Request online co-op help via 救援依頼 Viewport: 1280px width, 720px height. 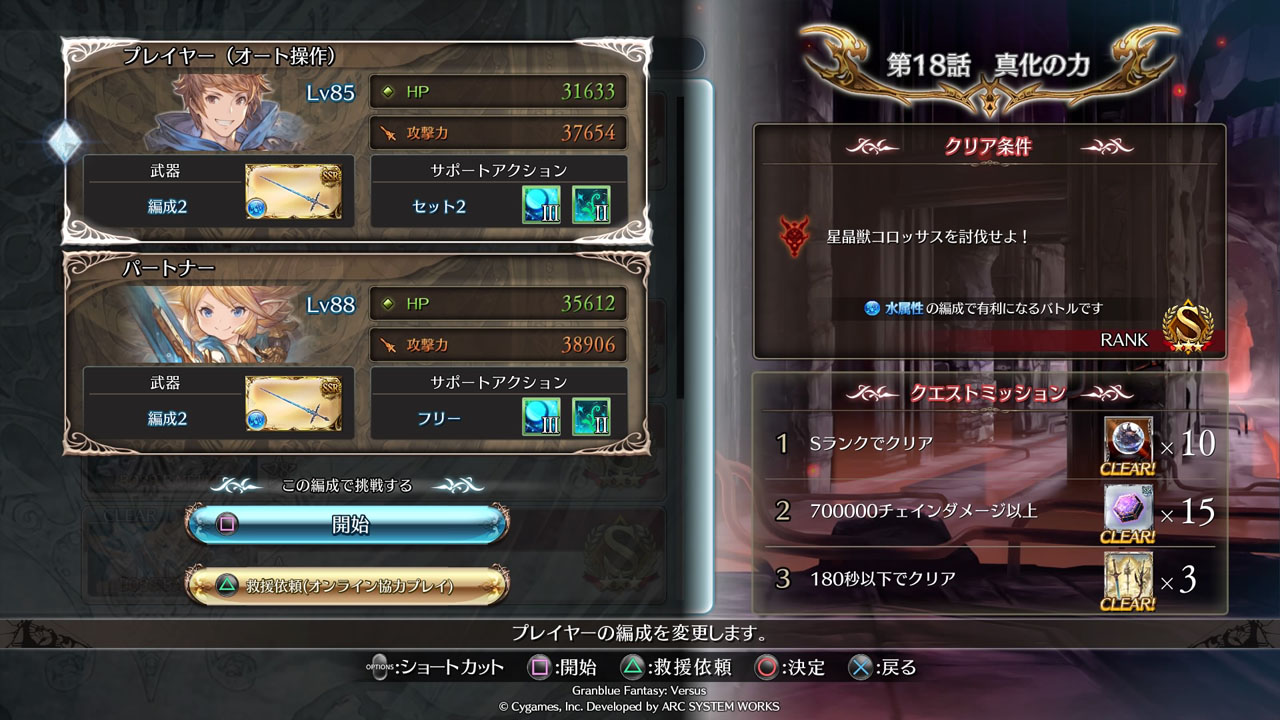coord(347,585)
